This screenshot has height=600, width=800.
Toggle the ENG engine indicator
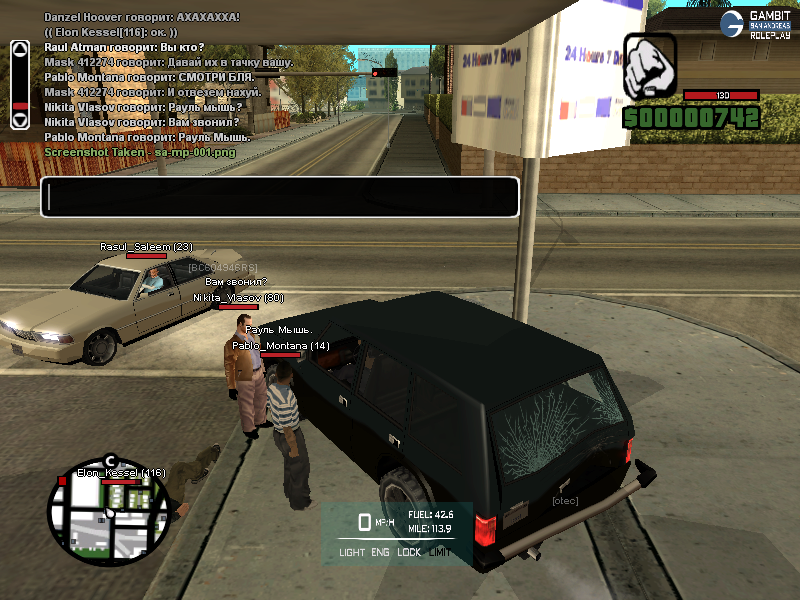pos(381,552)
